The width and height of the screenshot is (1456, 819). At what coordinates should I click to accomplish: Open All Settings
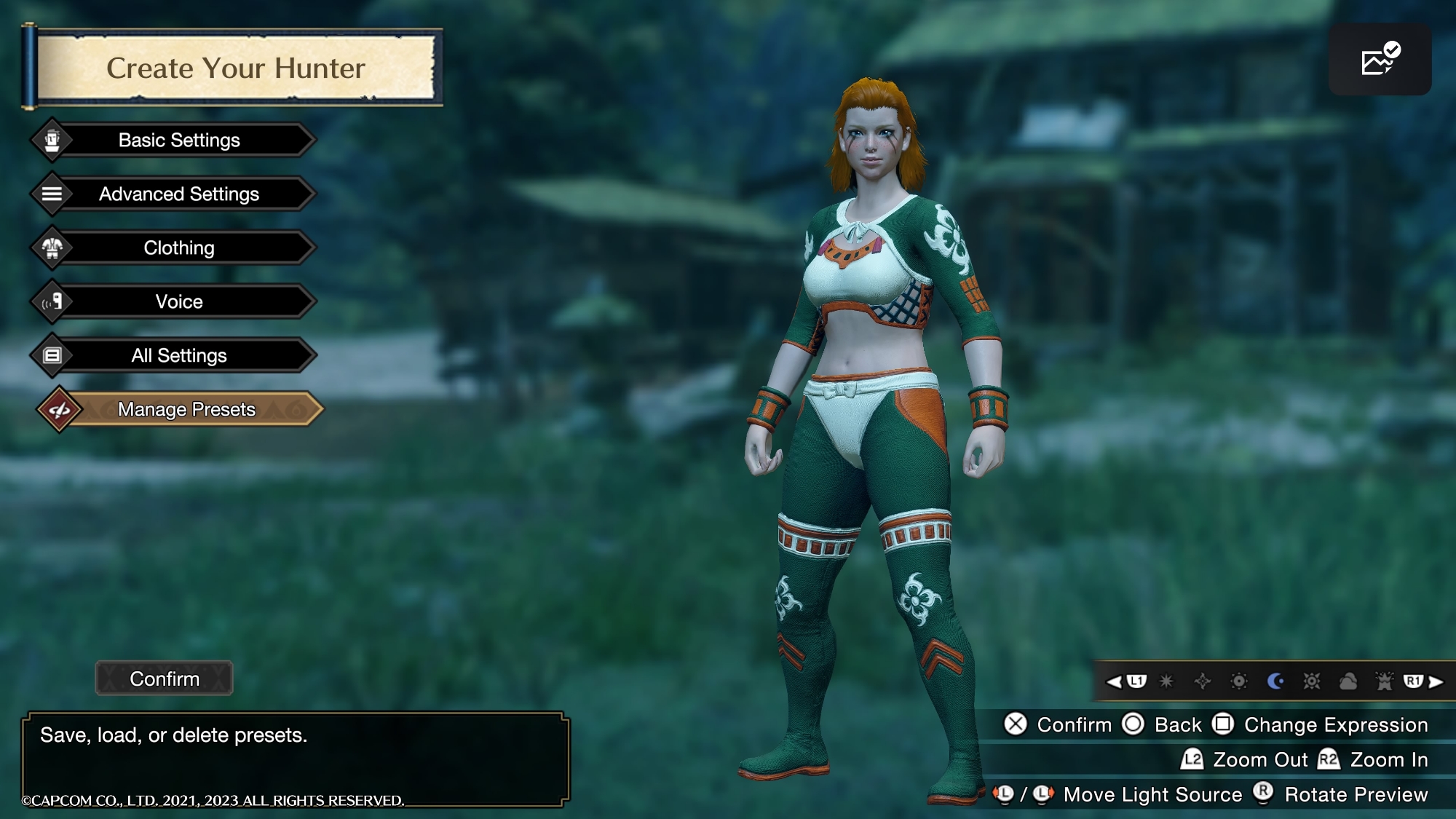tap(179, 355)
